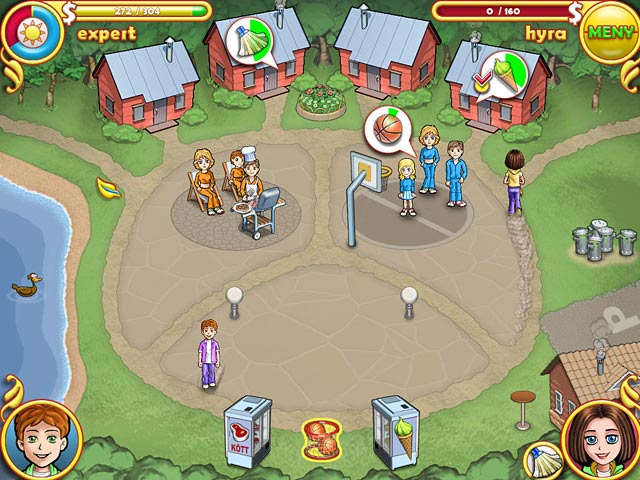Click the basketball request bubble
The height and width of the screenshot is (480, 640).
click(x=386, y=130)
